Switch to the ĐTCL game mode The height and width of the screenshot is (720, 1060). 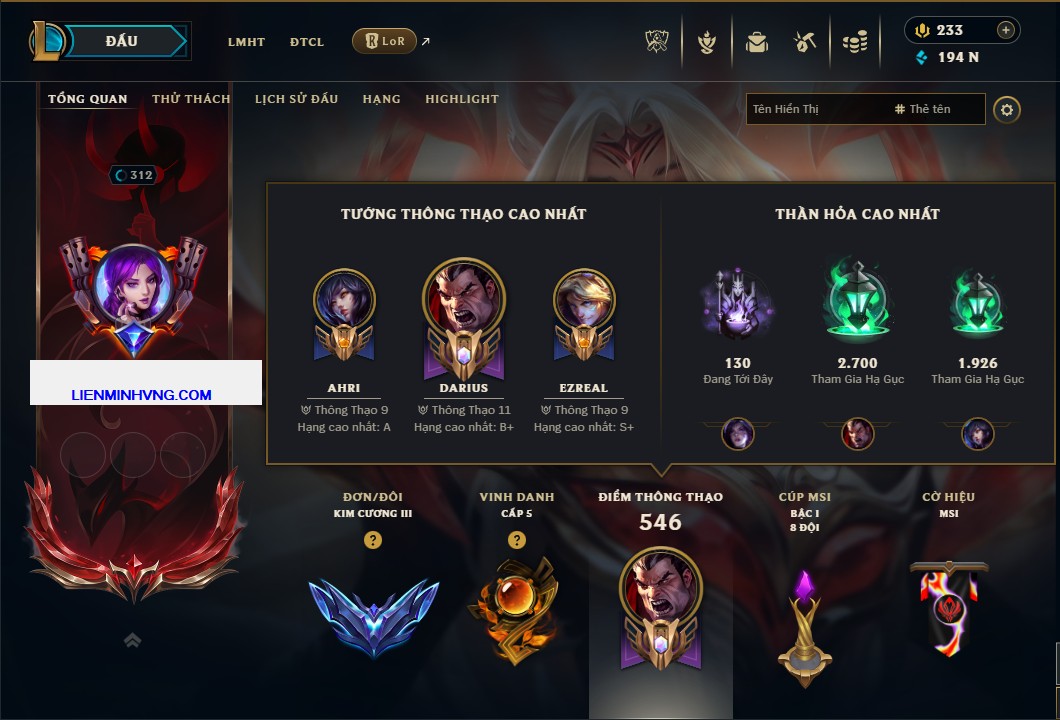(307, 42)
